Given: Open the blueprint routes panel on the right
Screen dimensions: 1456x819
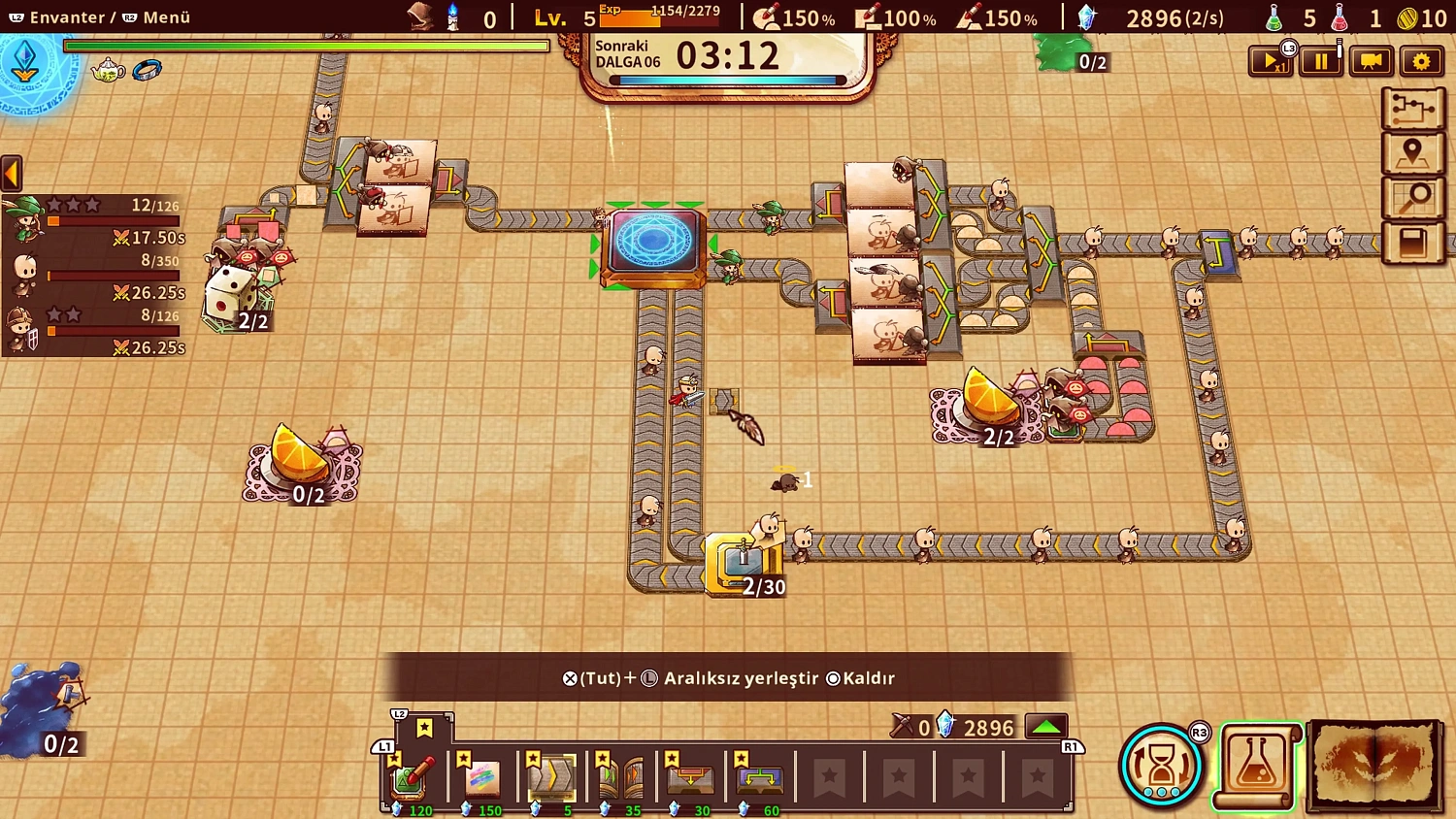Looking at the screenshot, I should pos(1414,110).
